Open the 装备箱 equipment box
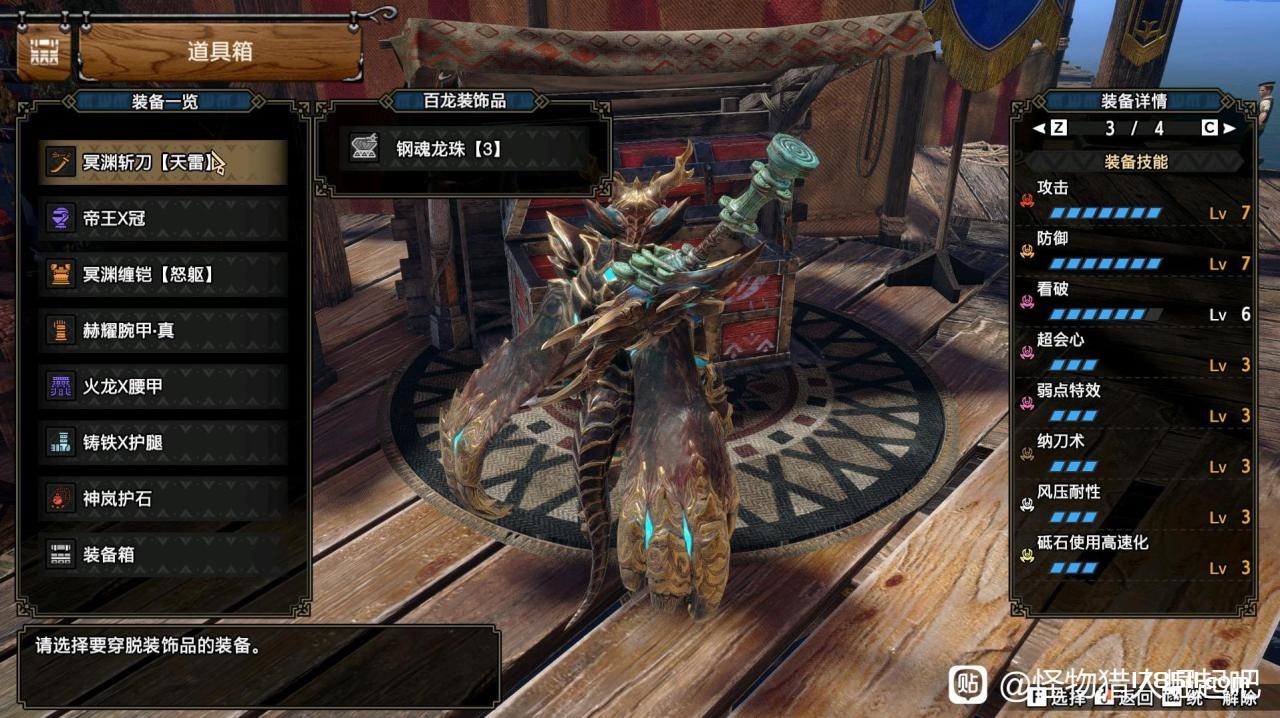Image resolution: width=1280 pixels, height=718 pixels. pos(163,554)
